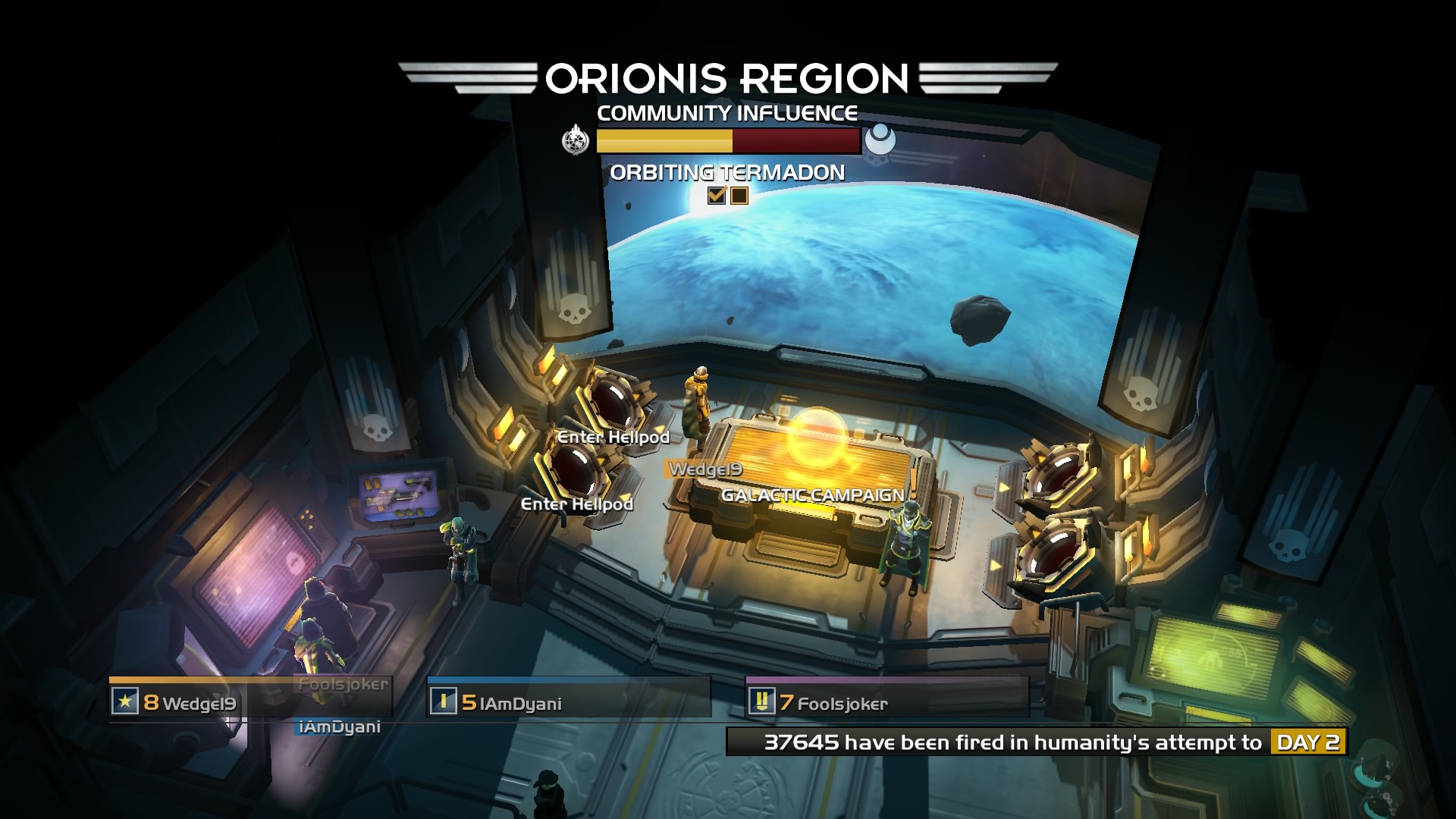Activate the lower Enter Hellpod prompt
This screenshot has height=819, width=1456.
[576, 503]
